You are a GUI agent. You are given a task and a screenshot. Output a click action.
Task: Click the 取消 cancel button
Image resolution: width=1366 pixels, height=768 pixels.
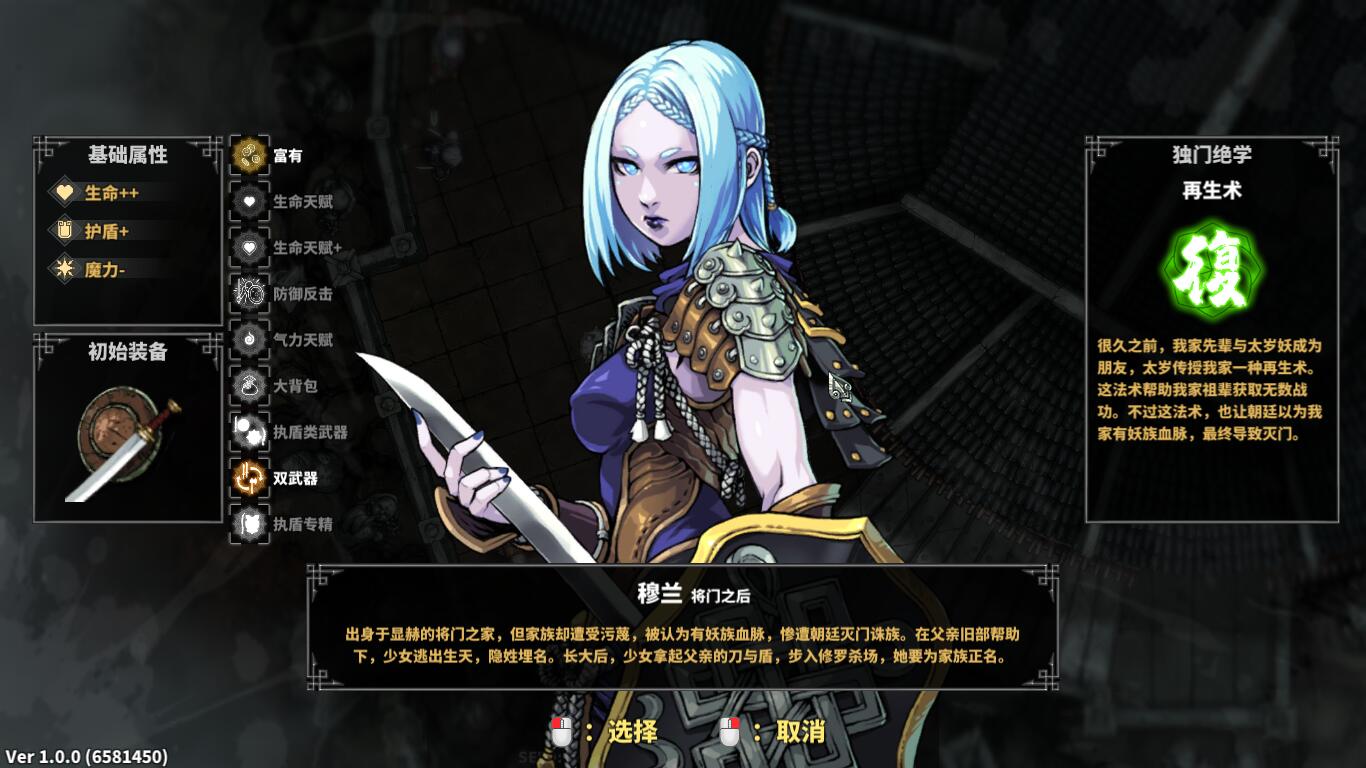pos(801,732)
